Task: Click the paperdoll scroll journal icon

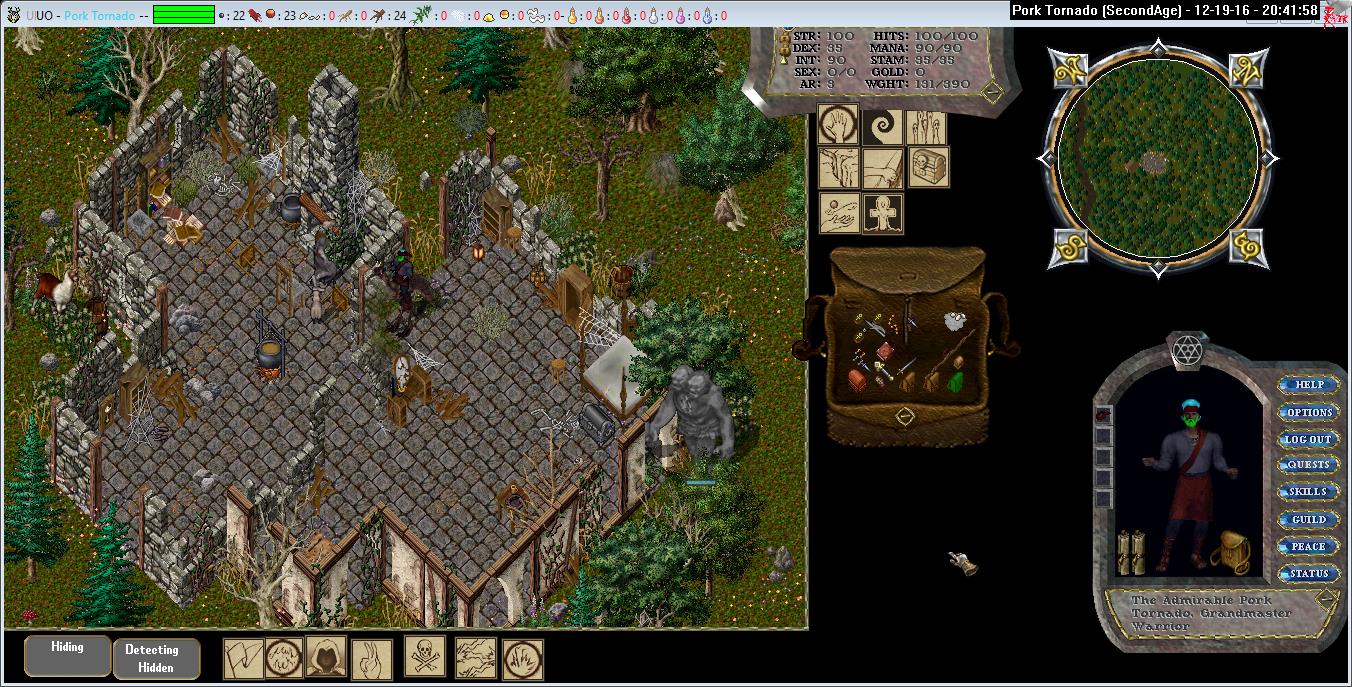Action: click(1131, 552)
